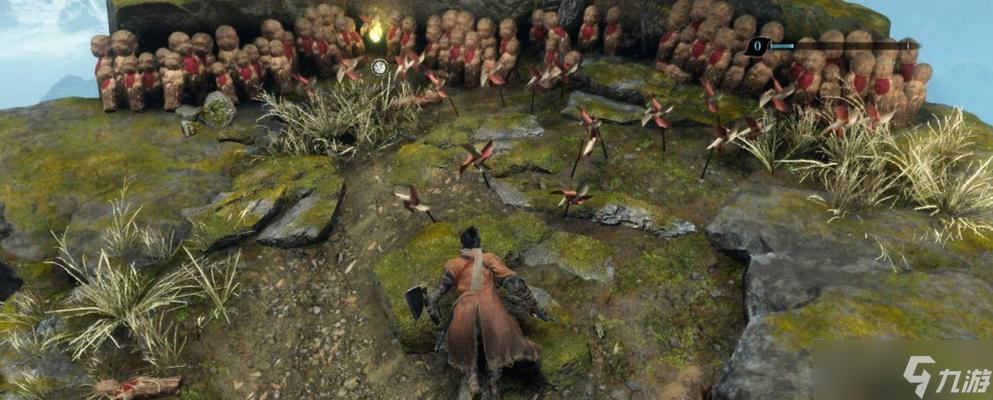The image size is (993, 400).
Task: Click the white item marker icon beside the flame
Action: (x=380, y=67)
